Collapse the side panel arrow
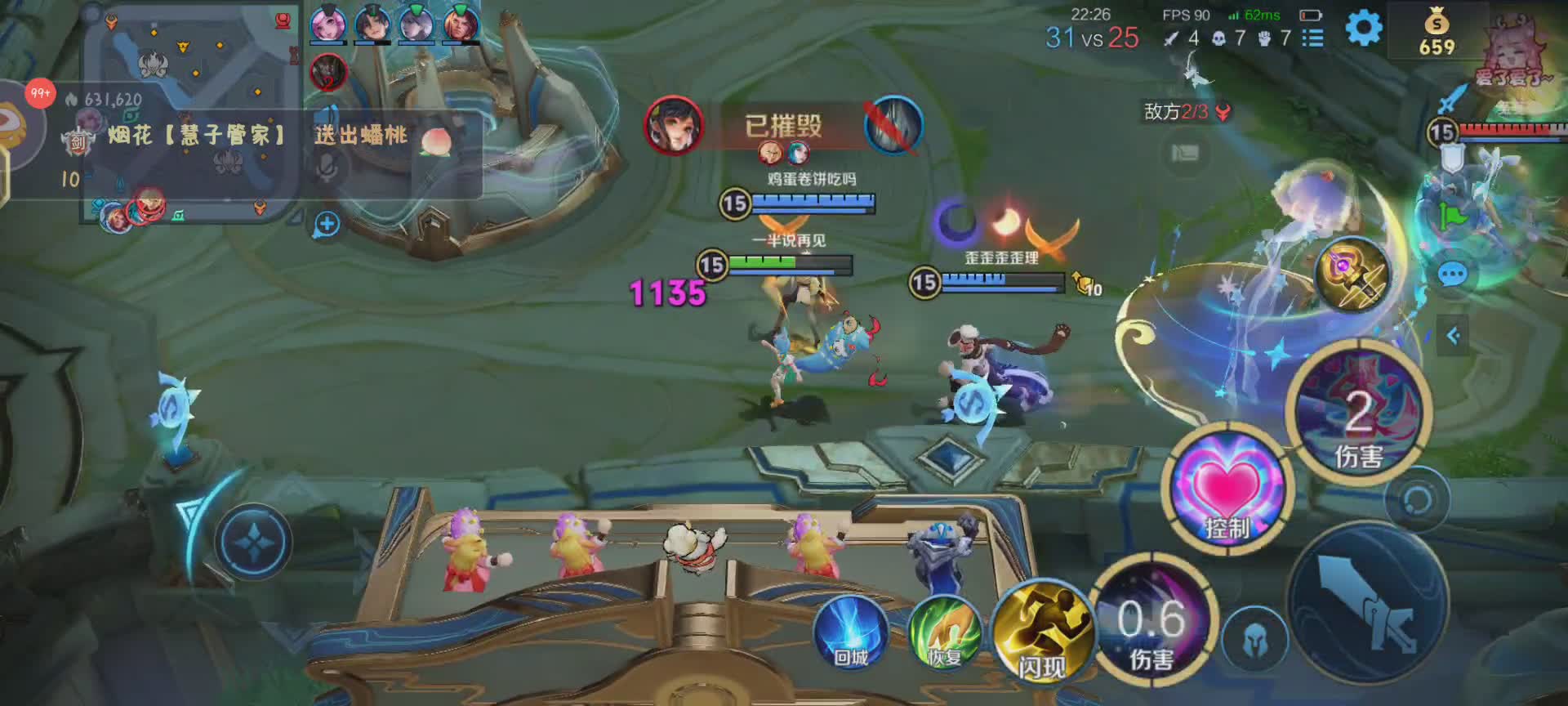Image resolution: width=1568 pixels, height=706 pixels. tap(1453, 335)
